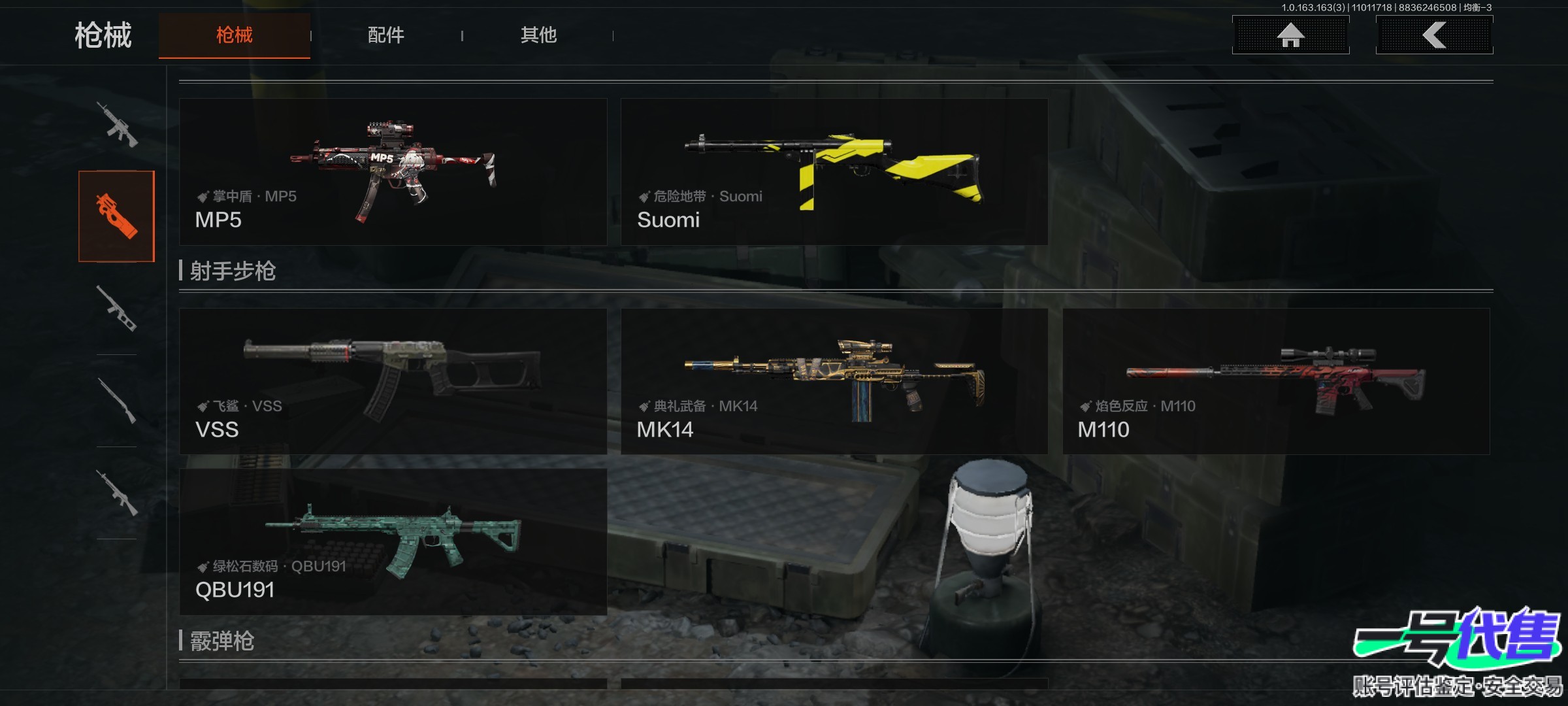Open the shotgun category icon

click(117, 400)
